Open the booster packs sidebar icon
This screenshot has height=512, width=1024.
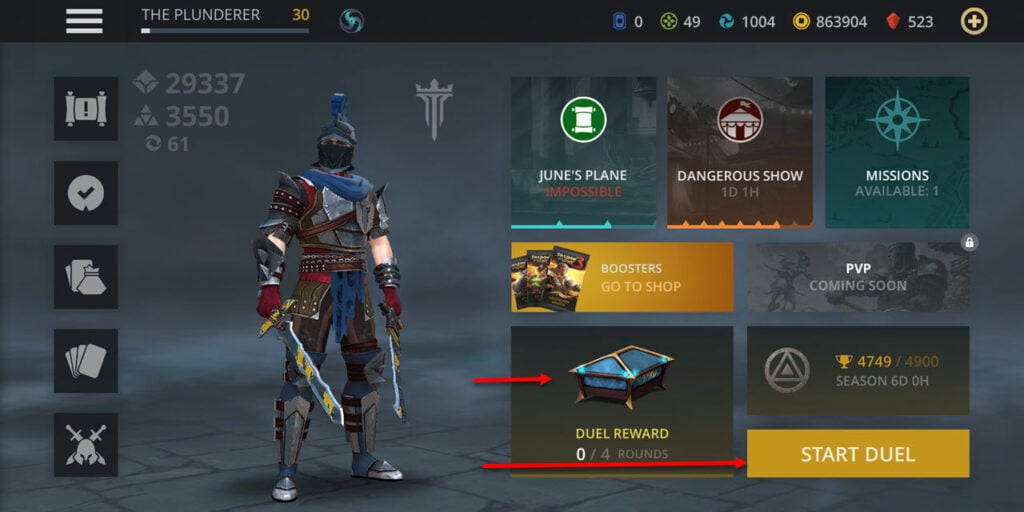point(86,277)
